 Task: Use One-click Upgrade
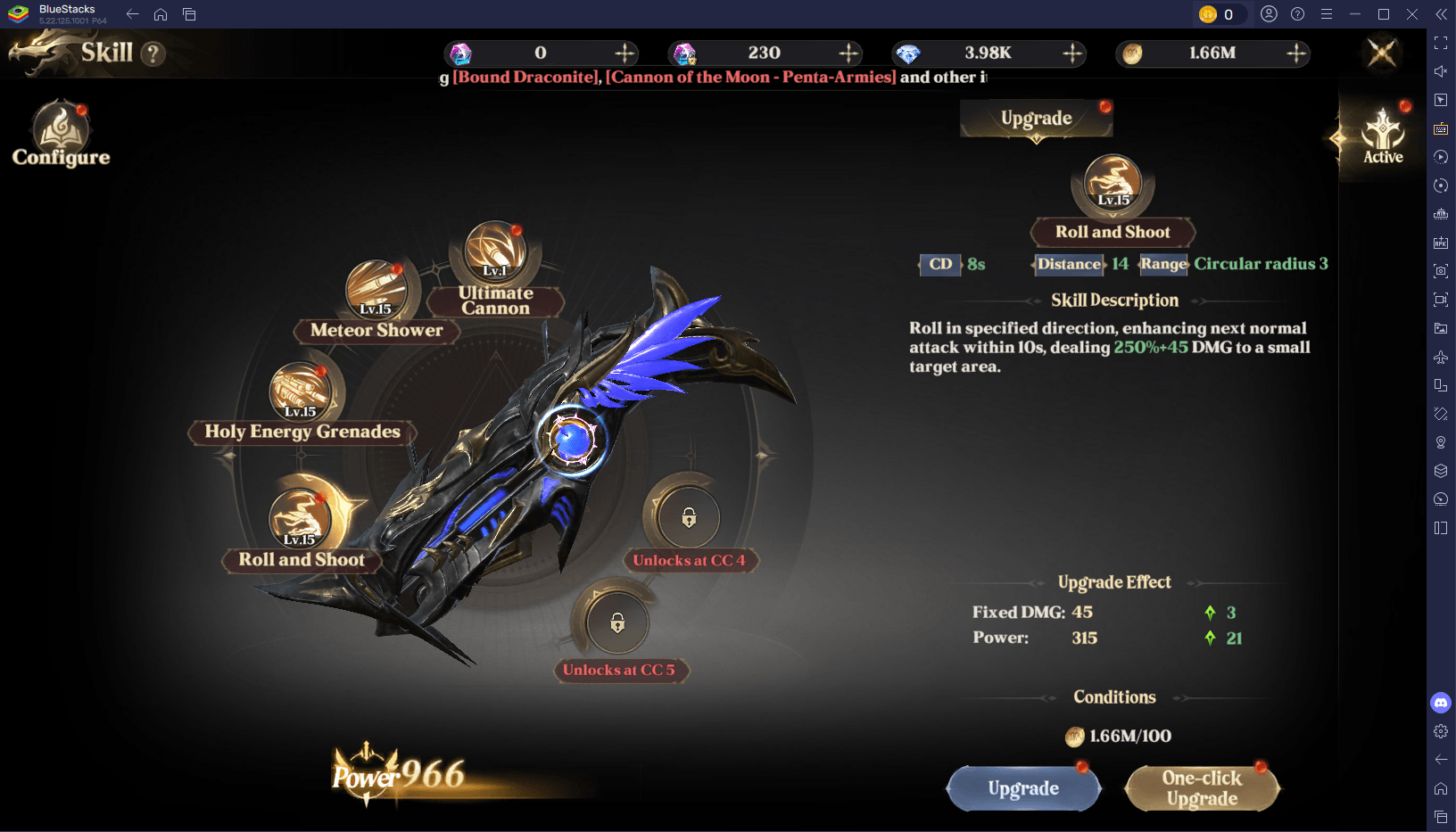coord(1202,788)
